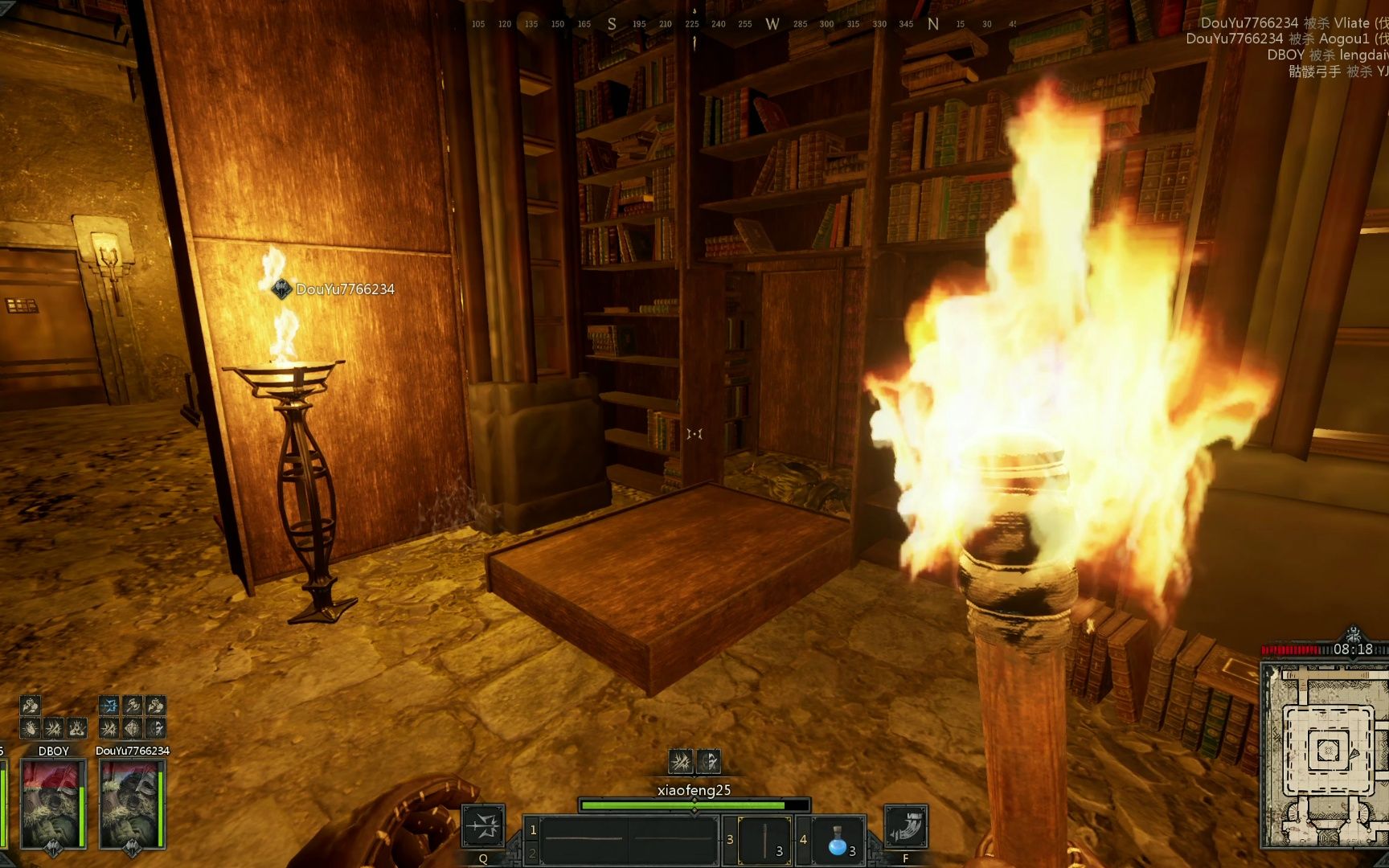Select the blue potion in slot 4
The image size is (1389, 868).
tap(838, 841)
